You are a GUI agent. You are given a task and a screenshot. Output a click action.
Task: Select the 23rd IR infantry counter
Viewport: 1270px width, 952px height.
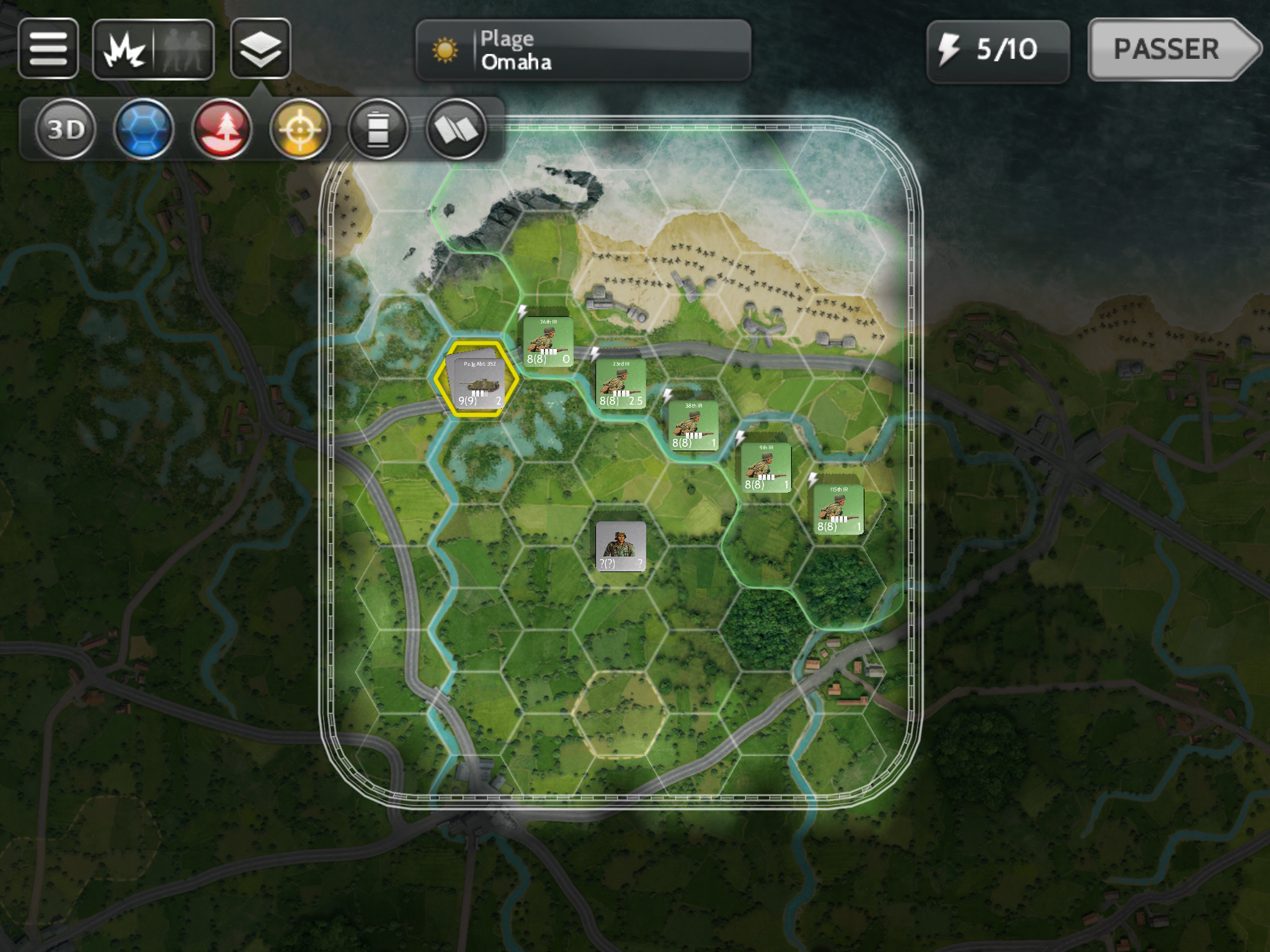pyautogui.click(x=620, y=384)
